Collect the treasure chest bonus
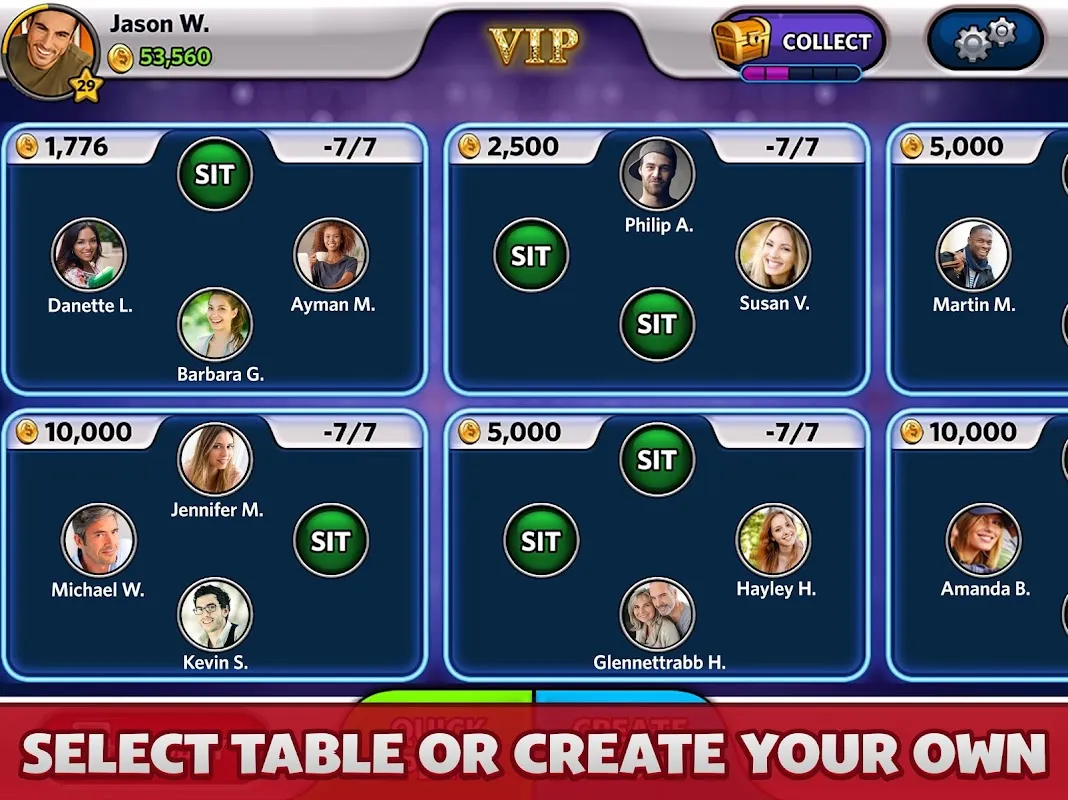The width and height of the screenshot is (1068, 800). (798, 42)
